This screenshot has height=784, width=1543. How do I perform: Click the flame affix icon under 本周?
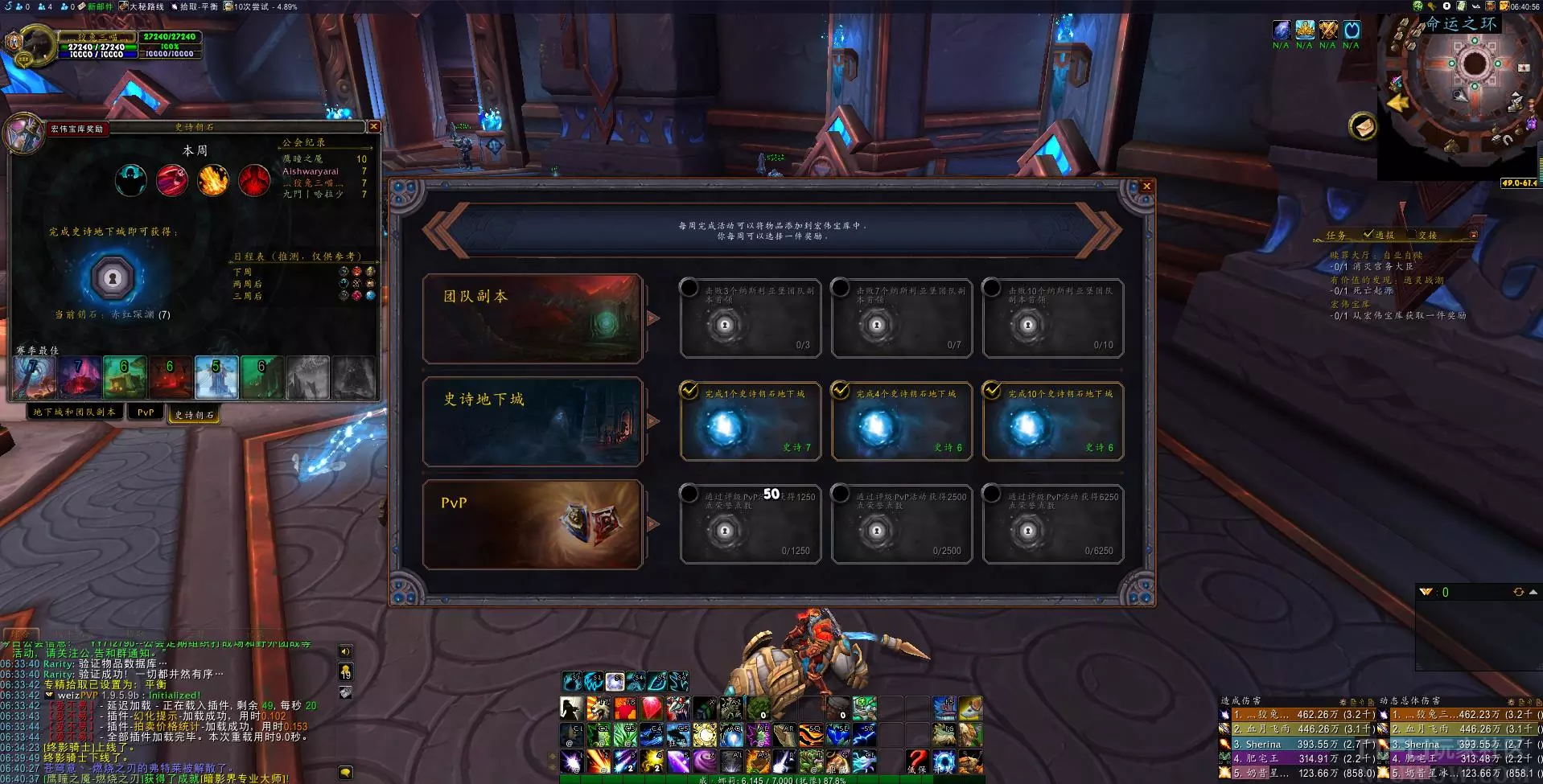coord(213,180)
